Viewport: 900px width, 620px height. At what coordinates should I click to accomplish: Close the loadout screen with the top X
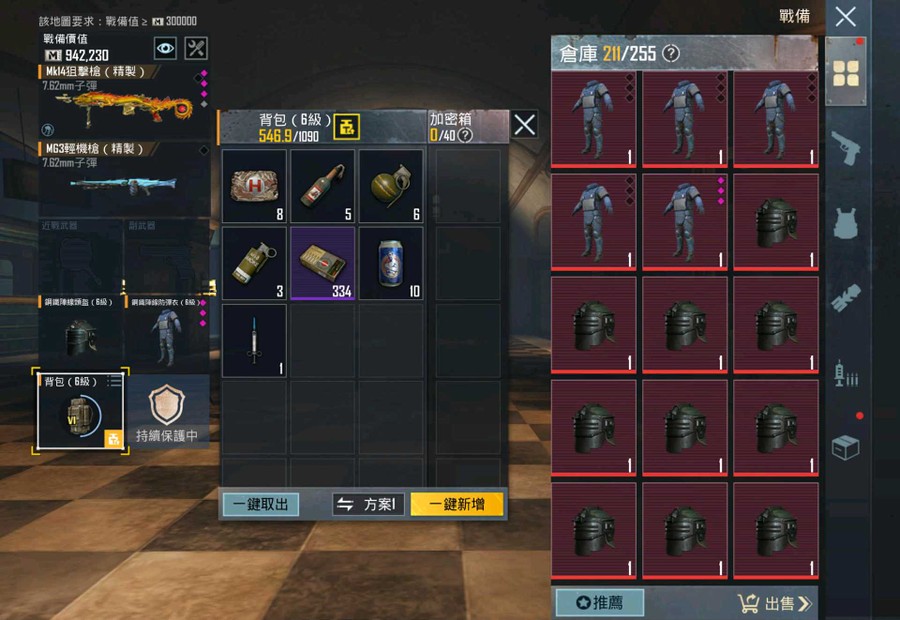(845, 16)
